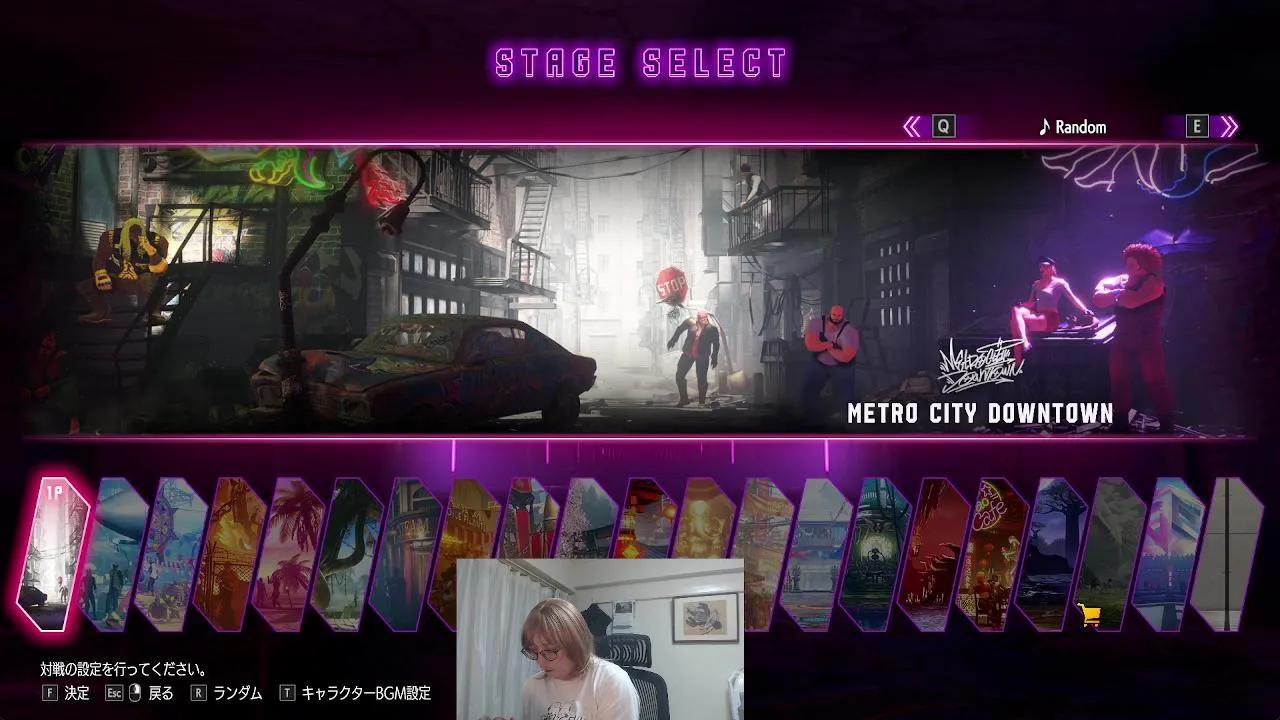Select the neon Café stage thumbnail
The image size is (1280, 720).
tap(990, 550)
